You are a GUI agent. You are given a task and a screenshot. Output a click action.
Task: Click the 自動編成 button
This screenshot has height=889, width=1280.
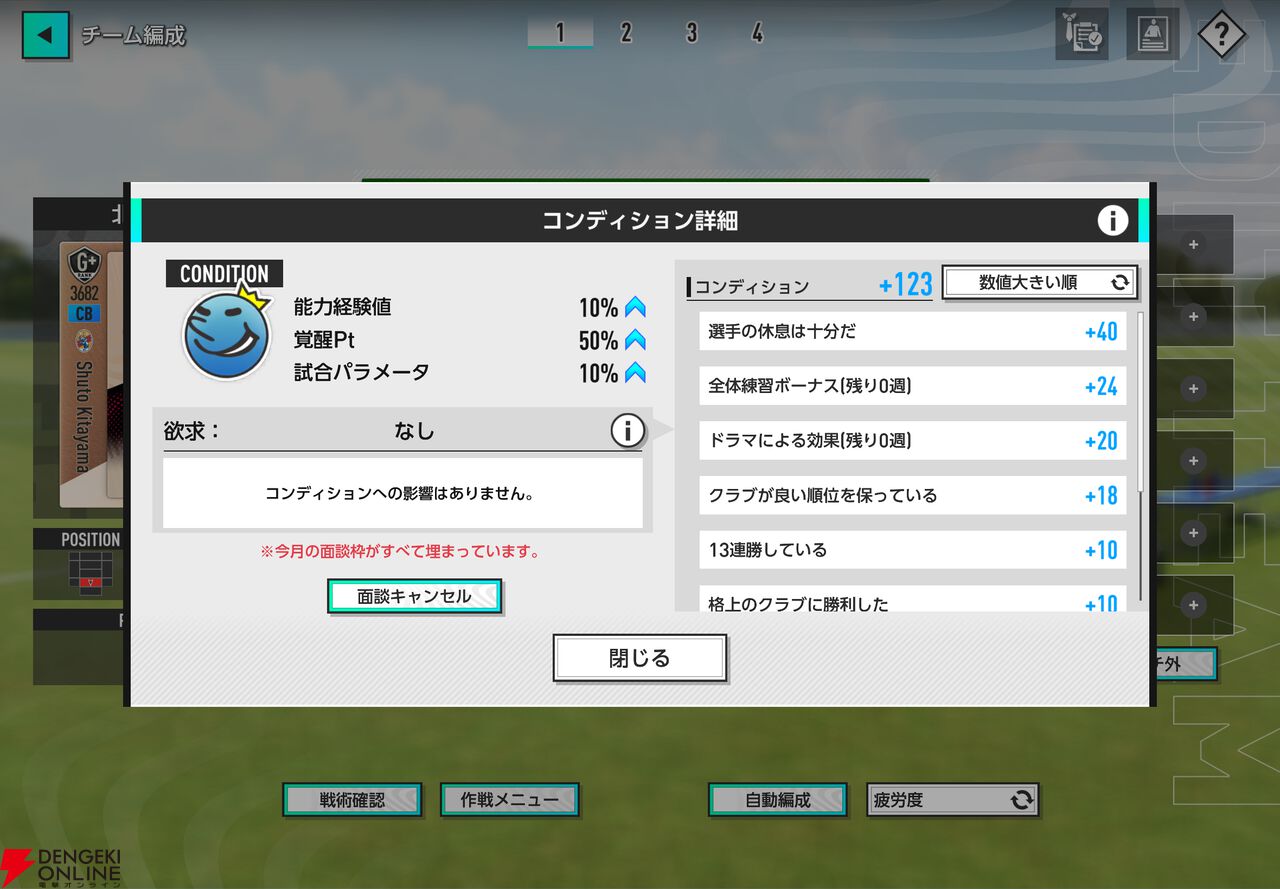[x=777, y=799]
